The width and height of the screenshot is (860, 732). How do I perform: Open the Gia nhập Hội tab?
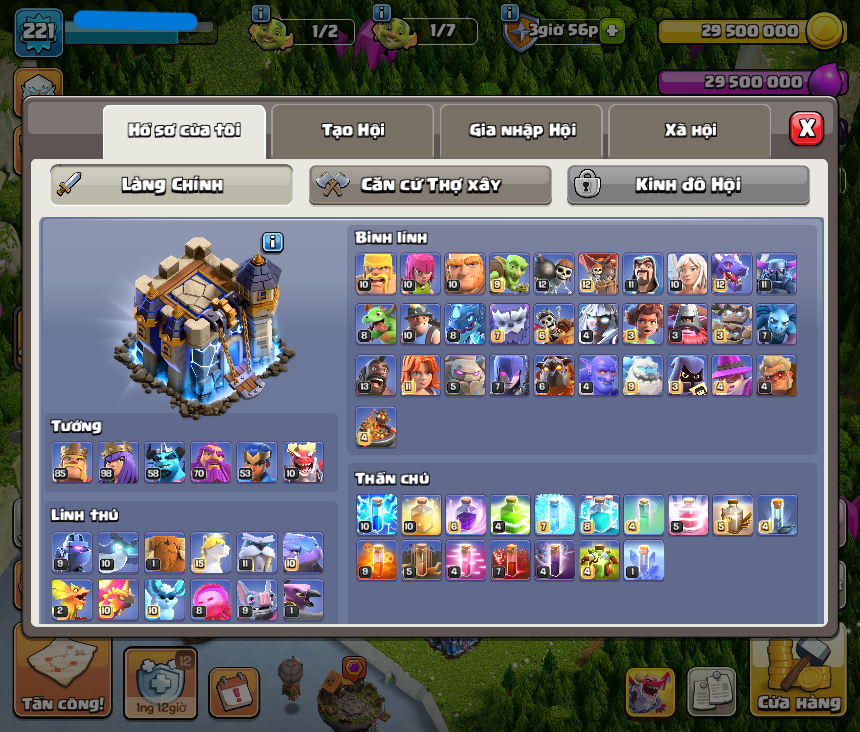click(x=521, y=131)
